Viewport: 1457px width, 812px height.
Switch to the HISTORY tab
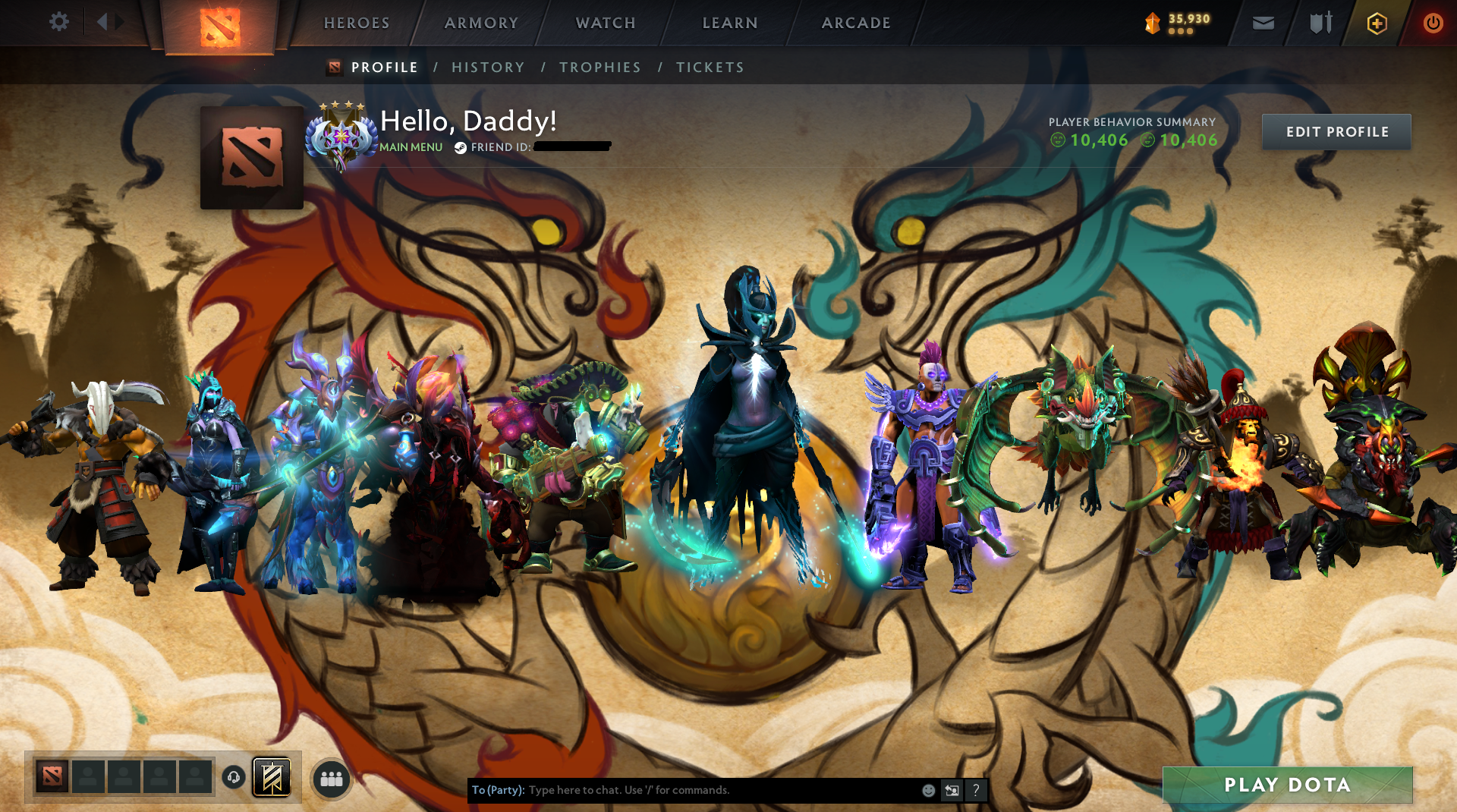[488, 67]
